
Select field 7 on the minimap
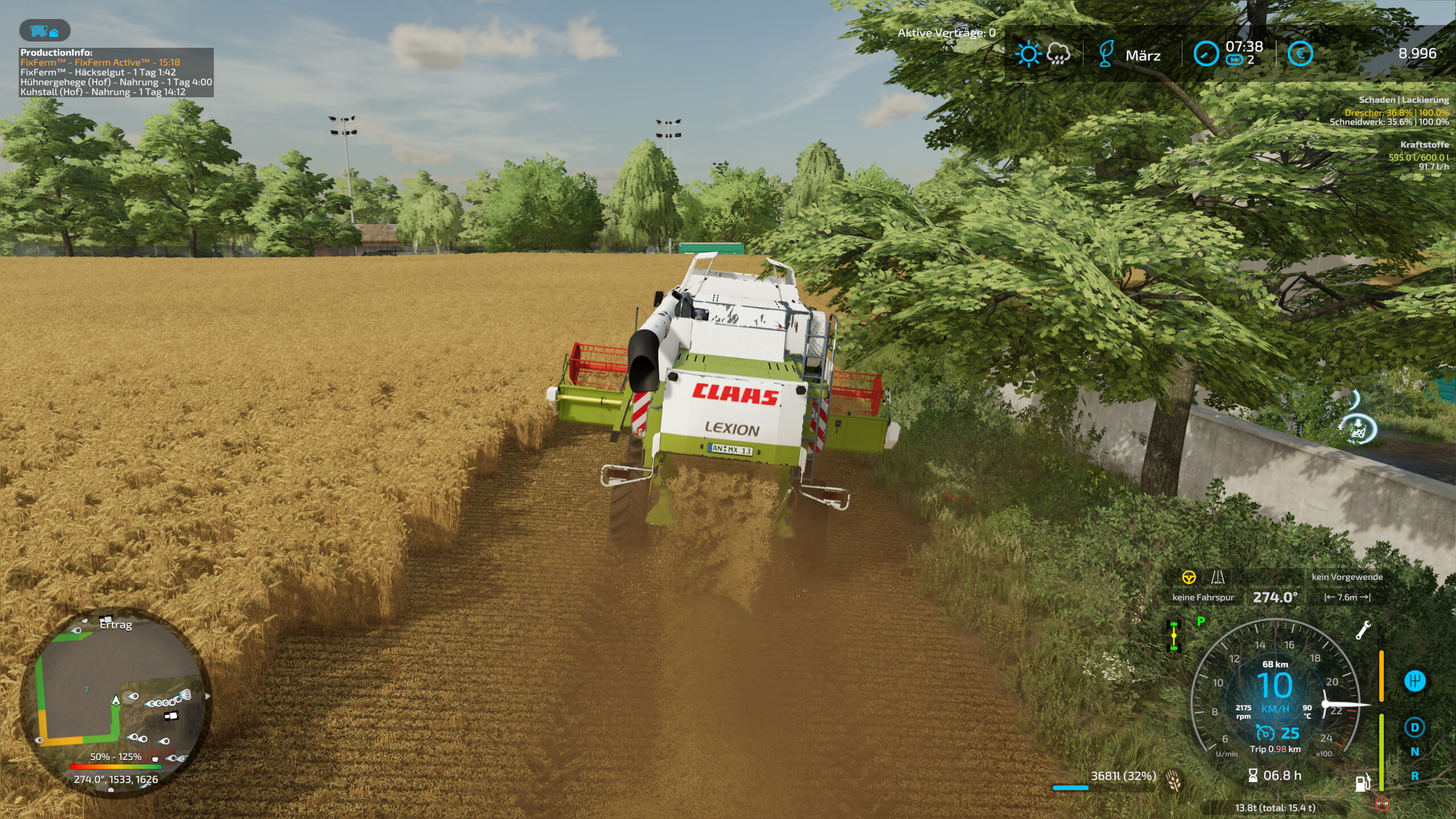pyautogui.click(x=86, y=690)
